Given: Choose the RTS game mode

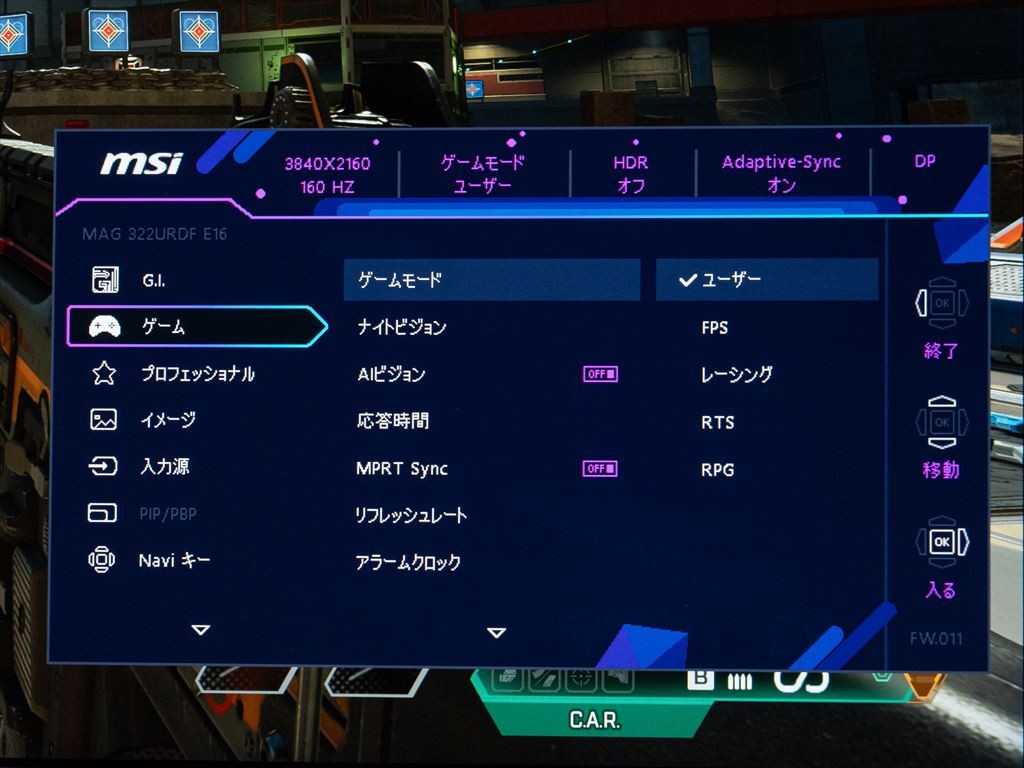Looking at the screenshot, I should 717,422.
